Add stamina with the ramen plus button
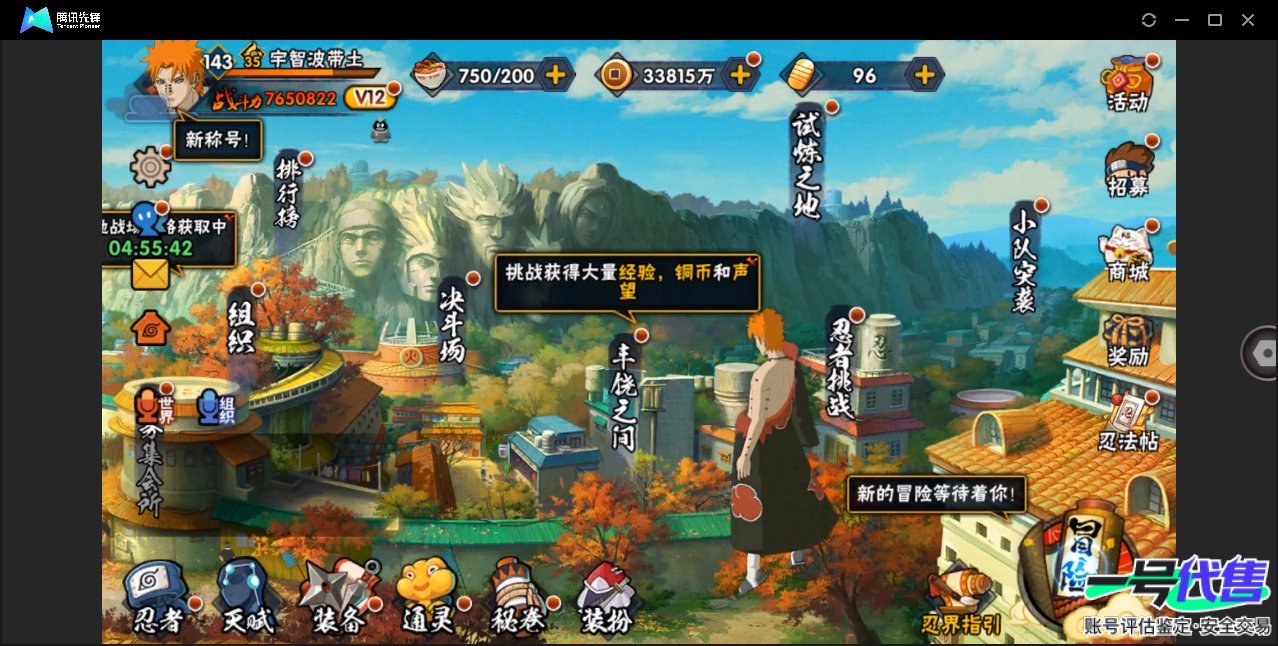The height and width of the screenshot is (646, 1278). [x=555, y=74]
